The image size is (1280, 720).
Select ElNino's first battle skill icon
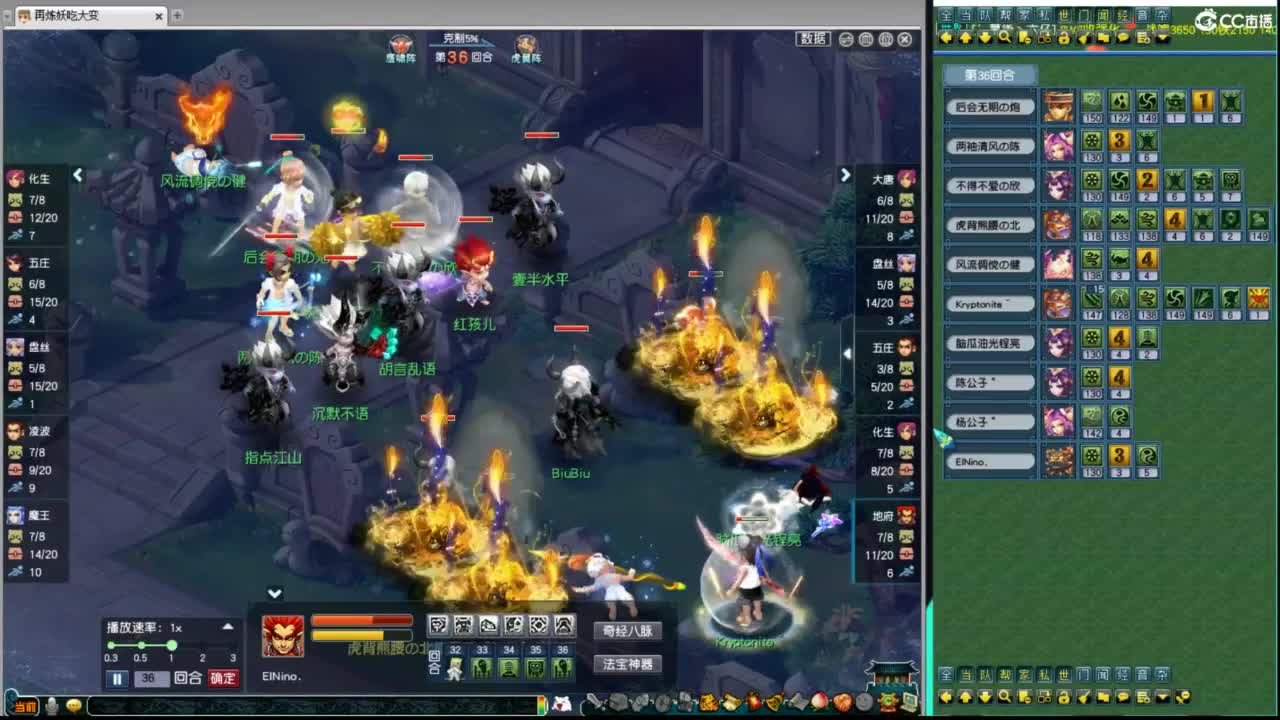point(437,625)
